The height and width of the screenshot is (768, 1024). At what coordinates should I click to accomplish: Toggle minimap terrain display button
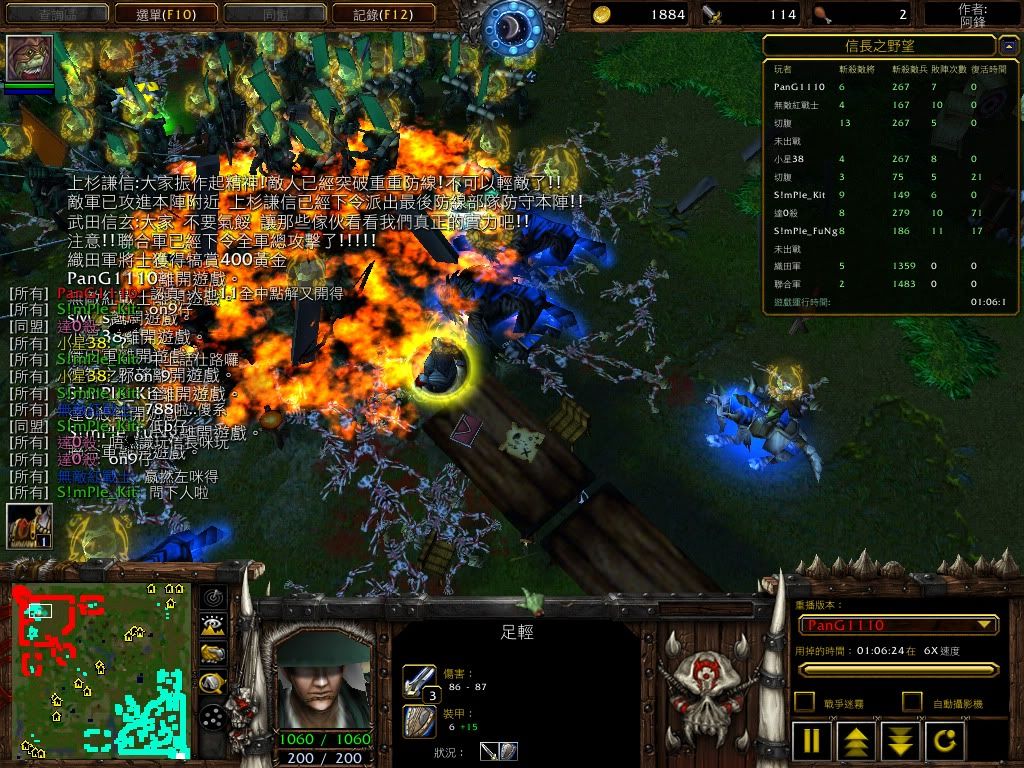211,626
